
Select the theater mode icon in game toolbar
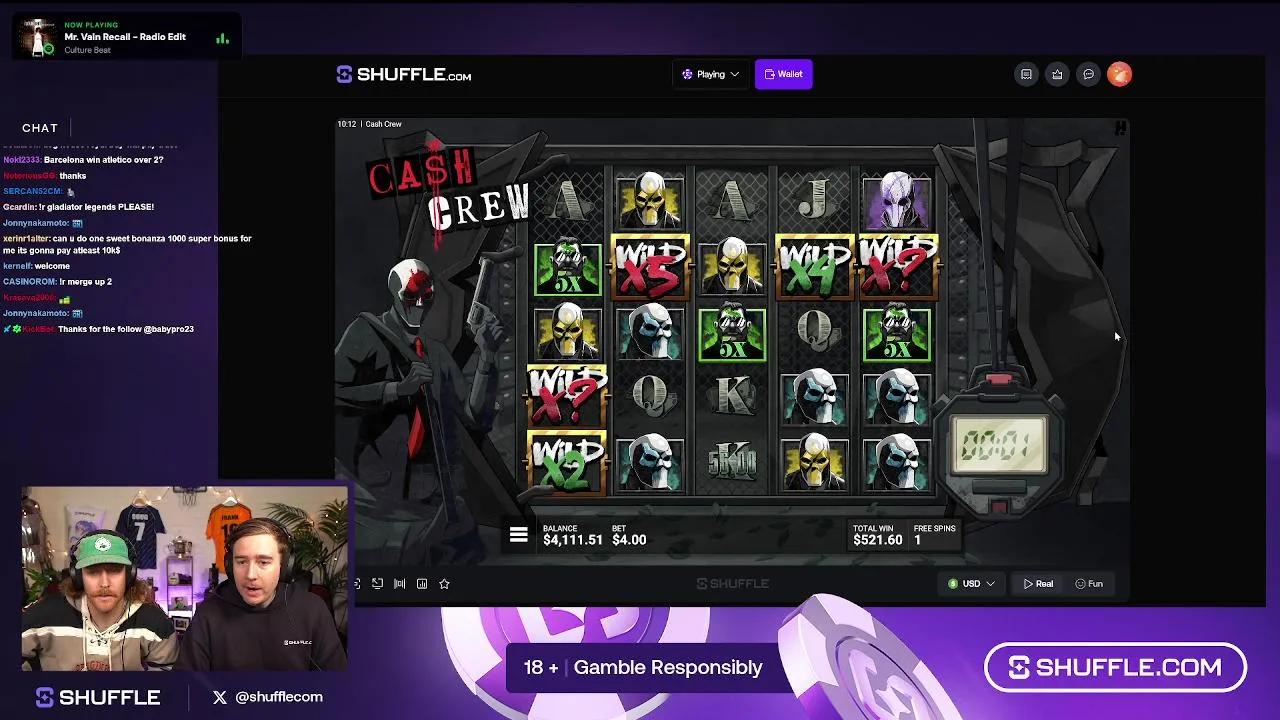pyautogui.click(x=378, y=583)
